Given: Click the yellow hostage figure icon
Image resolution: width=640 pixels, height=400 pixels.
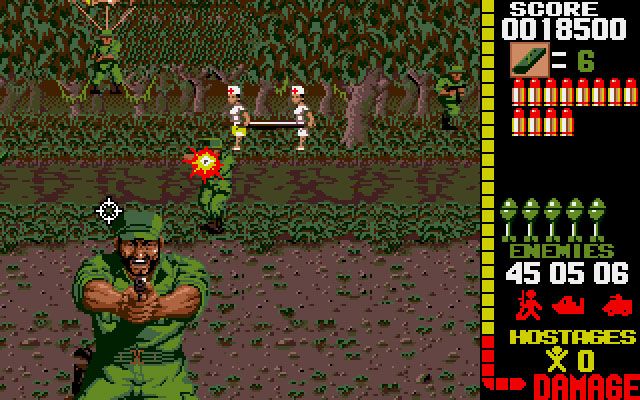Looking at the screenshot, I should [552, 360].
